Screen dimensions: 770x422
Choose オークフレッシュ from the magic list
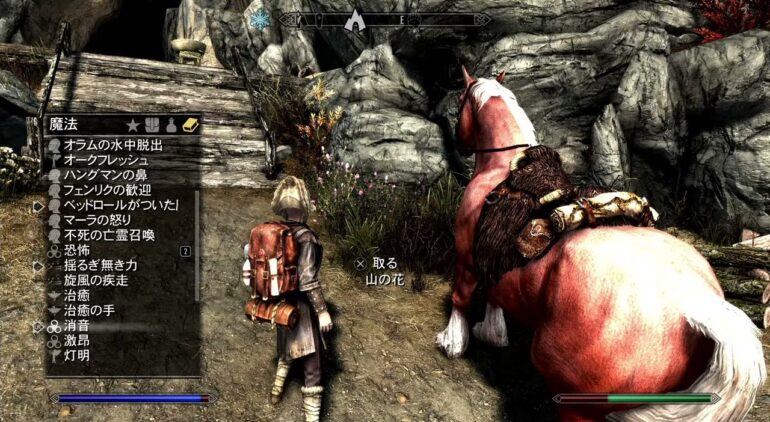click(x=106, y=160)
